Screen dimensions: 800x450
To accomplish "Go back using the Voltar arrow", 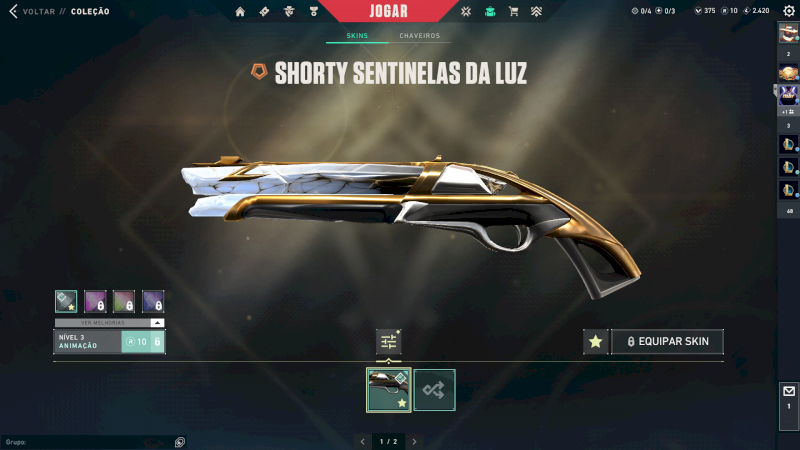I will click(x=13, y=12).
